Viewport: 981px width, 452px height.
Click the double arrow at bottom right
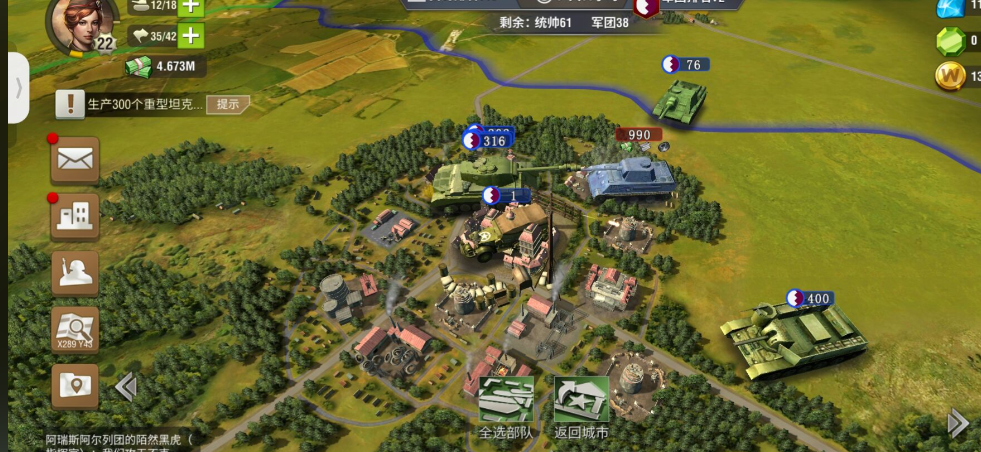coord(958,423)
